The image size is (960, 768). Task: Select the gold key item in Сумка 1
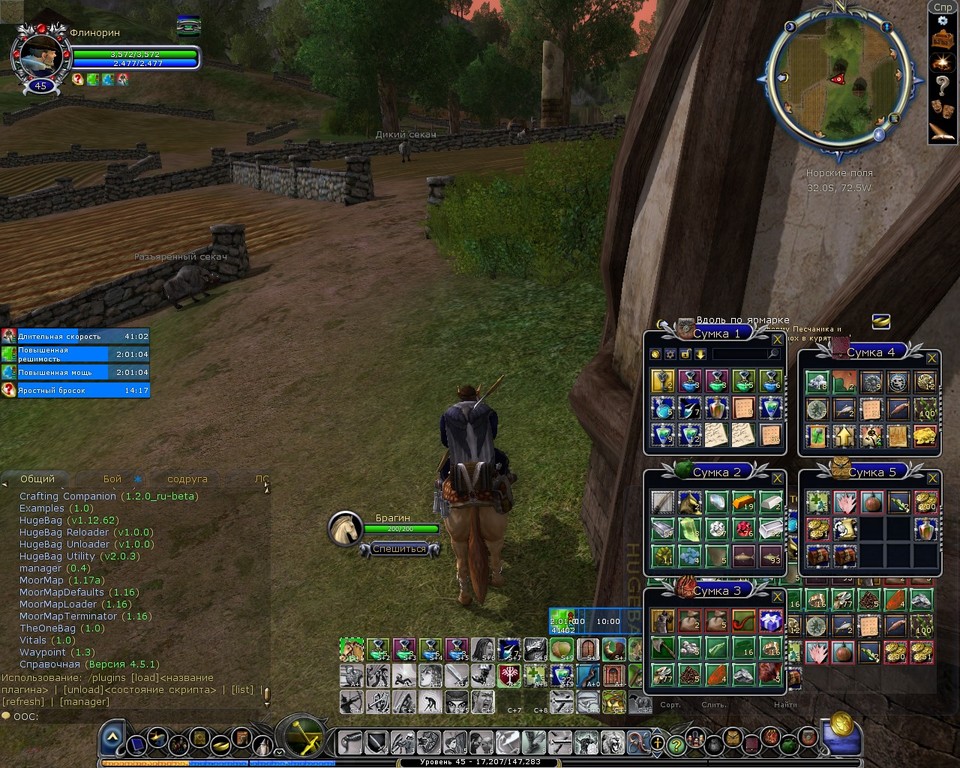[x=660, y=381]
